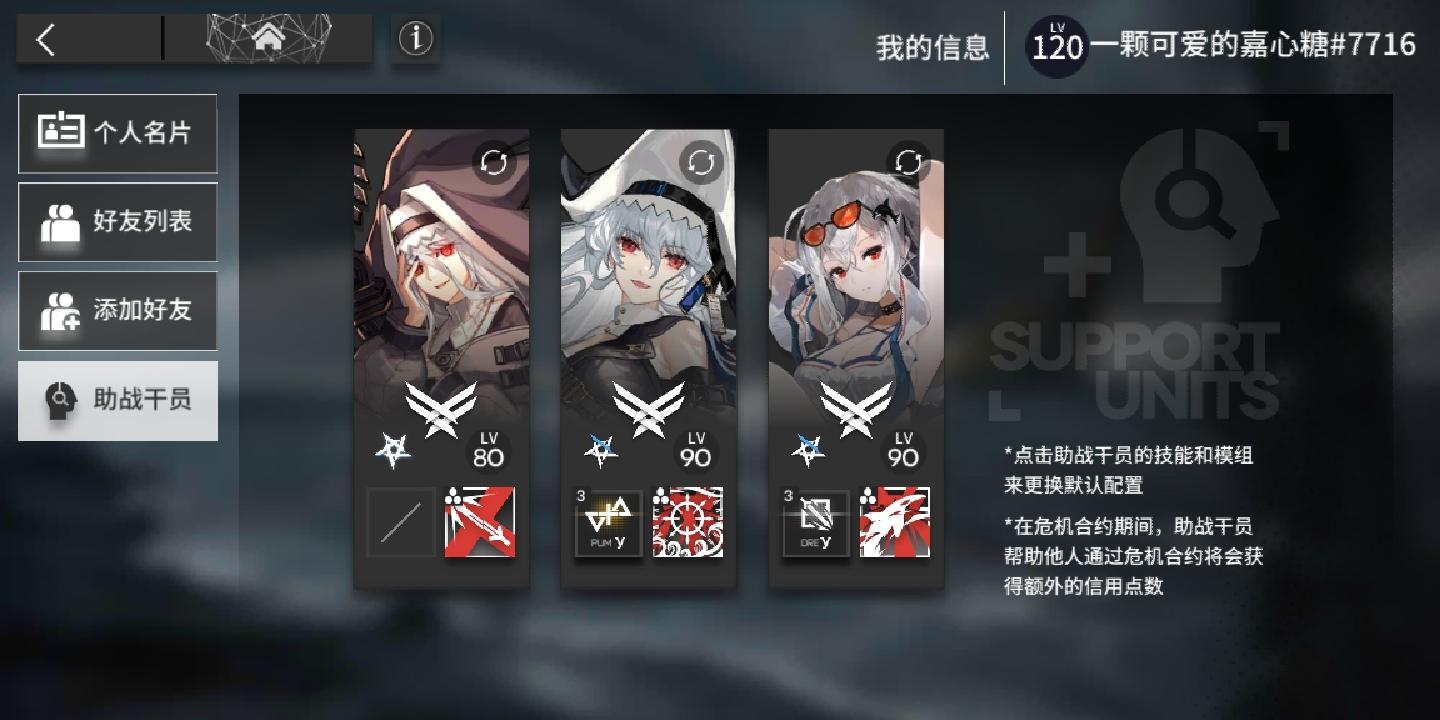Open the info (i) icon near the top
This screenshot has width=1440, height=720.
[415, 38]
